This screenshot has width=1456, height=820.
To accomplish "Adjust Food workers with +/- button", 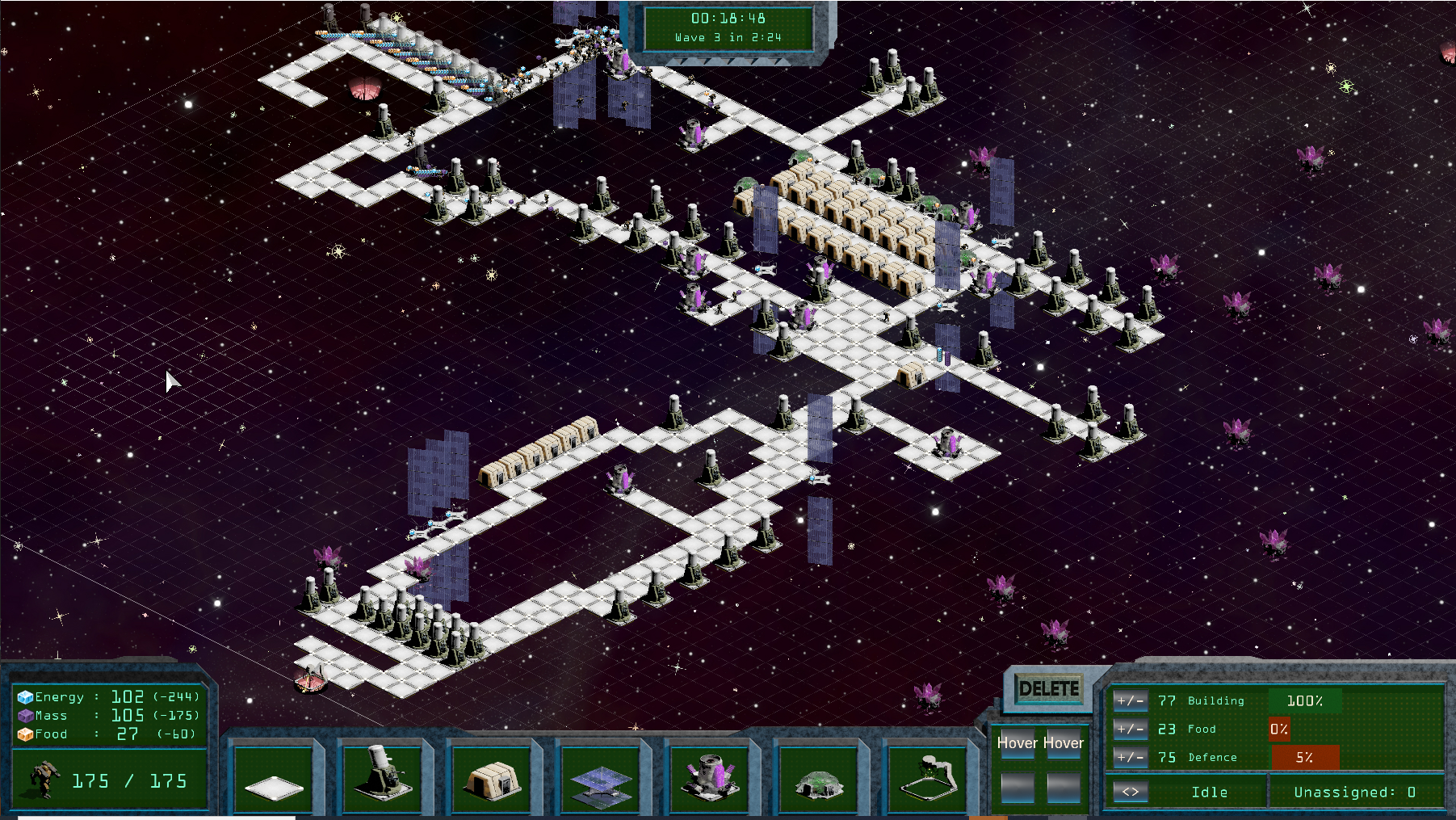I will coord(1130,729).
